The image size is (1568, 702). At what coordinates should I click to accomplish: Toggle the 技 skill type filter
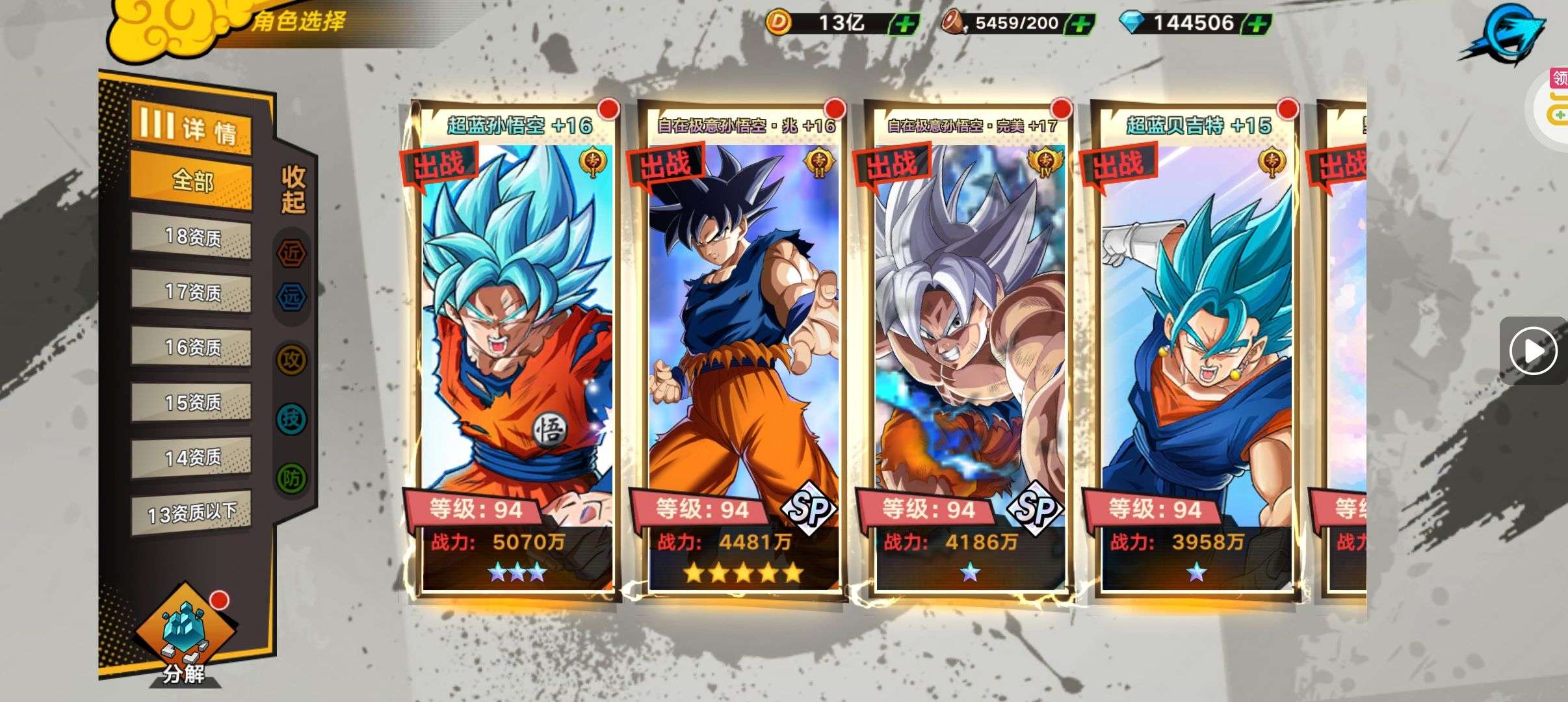pyautogui.click(x=291, y=418)
